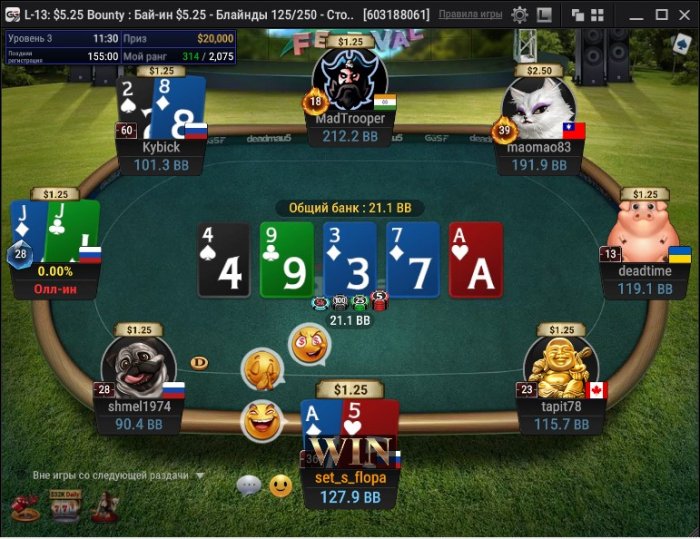Image resolution: width=700 pixels, height=539 pixels.
Task: Open the rocking horse mini-game icon
Action: tap(104, 508)
